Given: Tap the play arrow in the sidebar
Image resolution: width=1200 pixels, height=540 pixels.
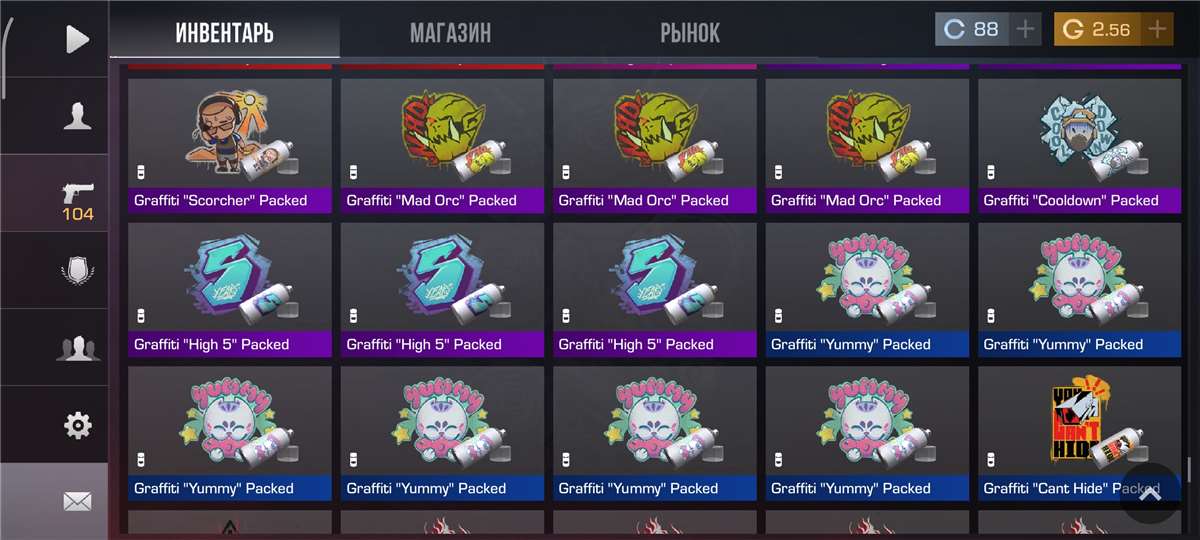Looking at the screenshot, I should (x=77, y=39).
